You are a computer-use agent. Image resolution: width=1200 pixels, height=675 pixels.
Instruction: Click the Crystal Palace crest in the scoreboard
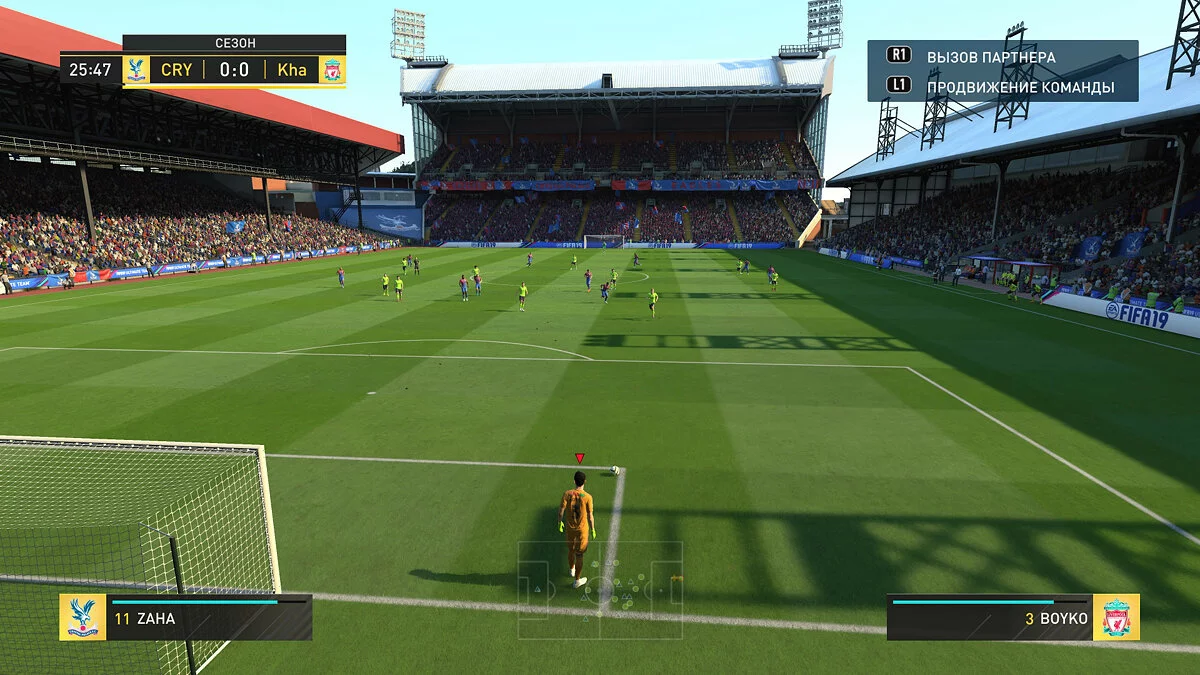136,70
